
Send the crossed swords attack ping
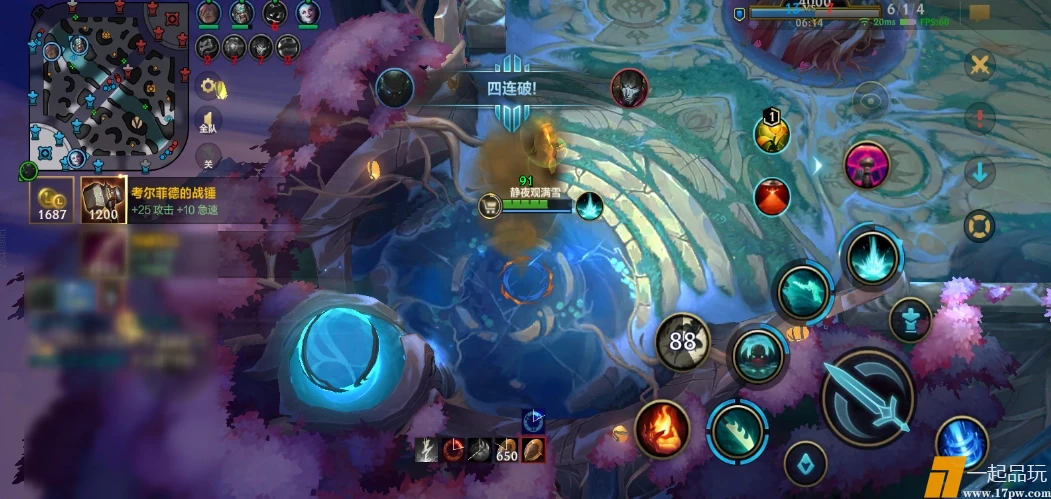coord(980,65)
